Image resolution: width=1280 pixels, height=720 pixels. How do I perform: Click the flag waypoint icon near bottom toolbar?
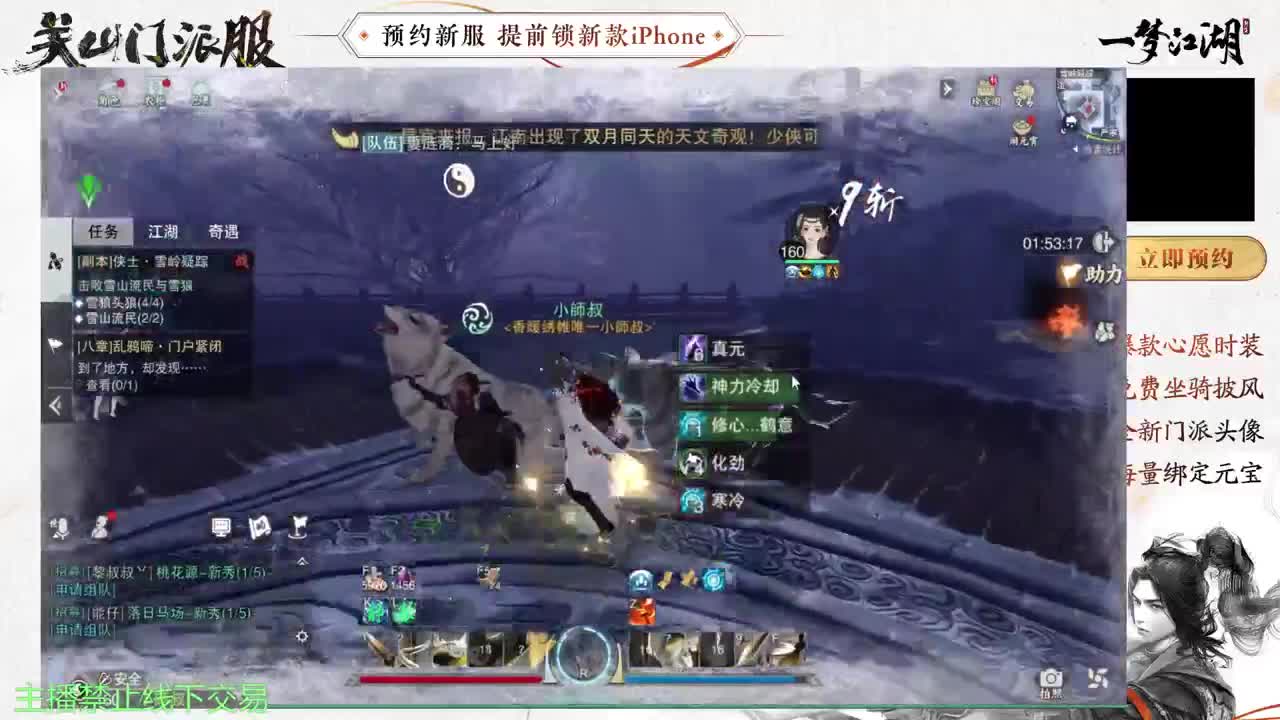tap(297, 528)
